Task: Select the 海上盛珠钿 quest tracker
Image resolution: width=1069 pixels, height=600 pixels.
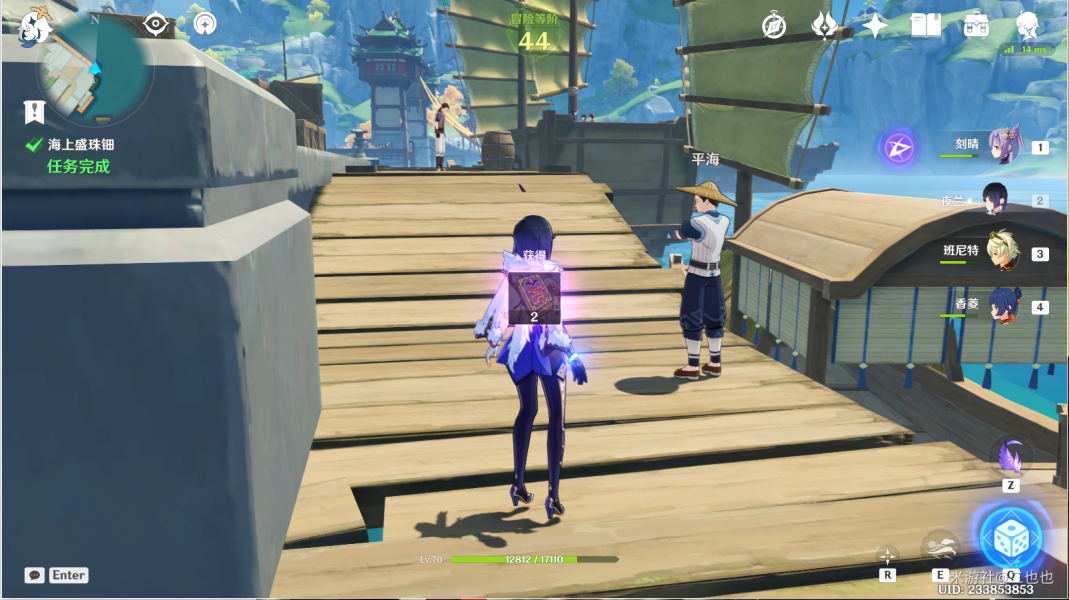Action: pyautogui.click(x=78, y=145)
